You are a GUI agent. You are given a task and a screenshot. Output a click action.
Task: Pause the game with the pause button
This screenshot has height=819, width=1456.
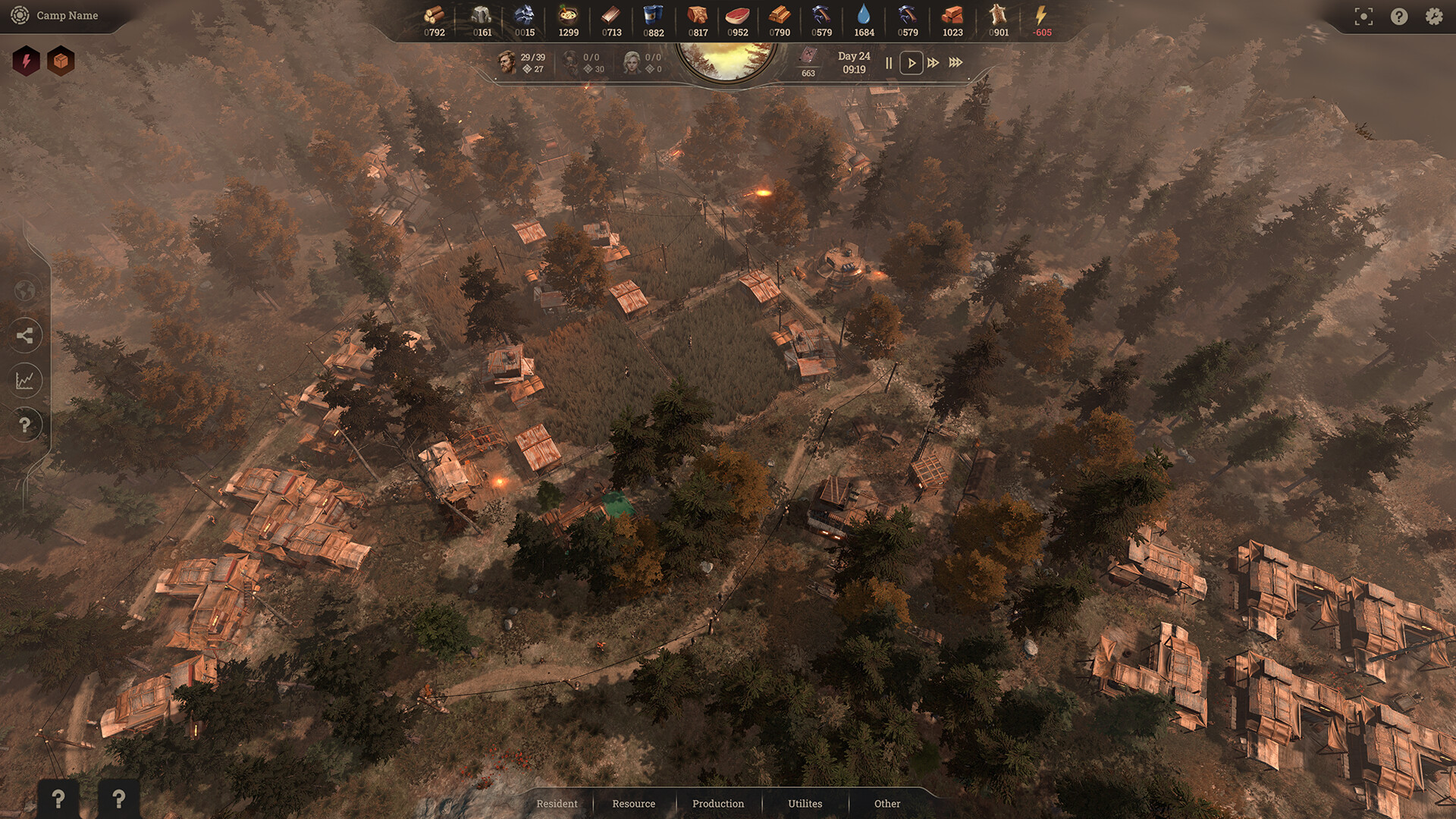pos(888,63)
